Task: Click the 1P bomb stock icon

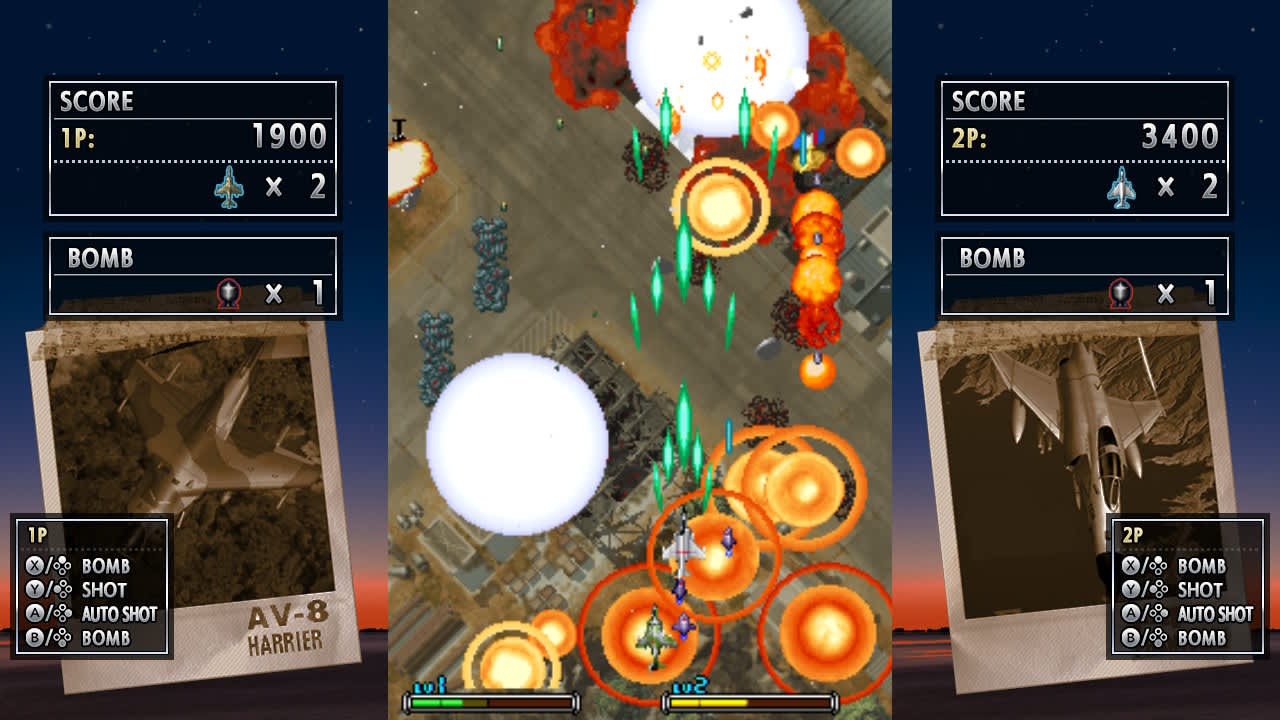Action: (x=231, y=292)
